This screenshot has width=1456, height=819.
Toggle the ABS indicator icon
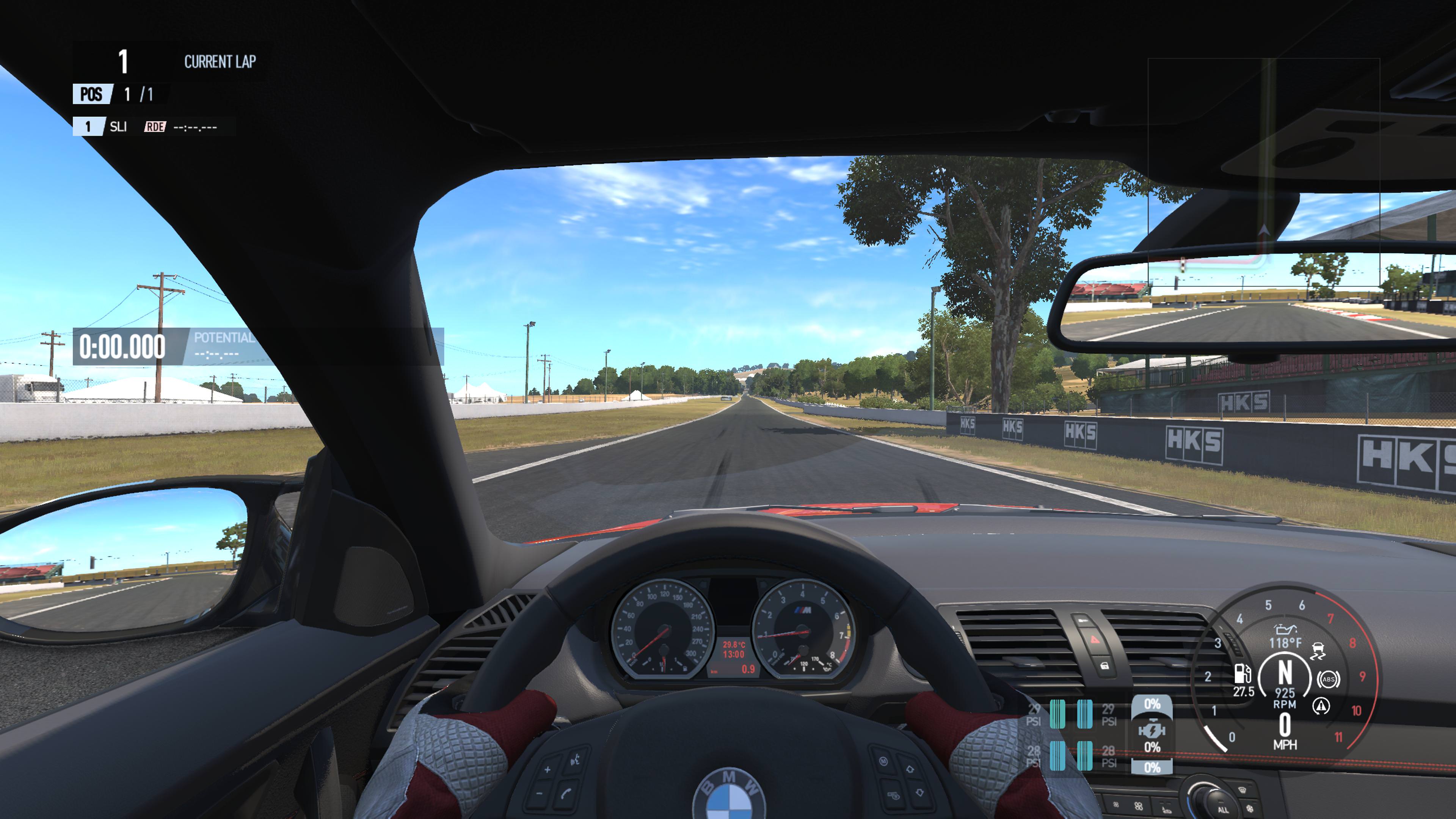tap(1328, 679)
